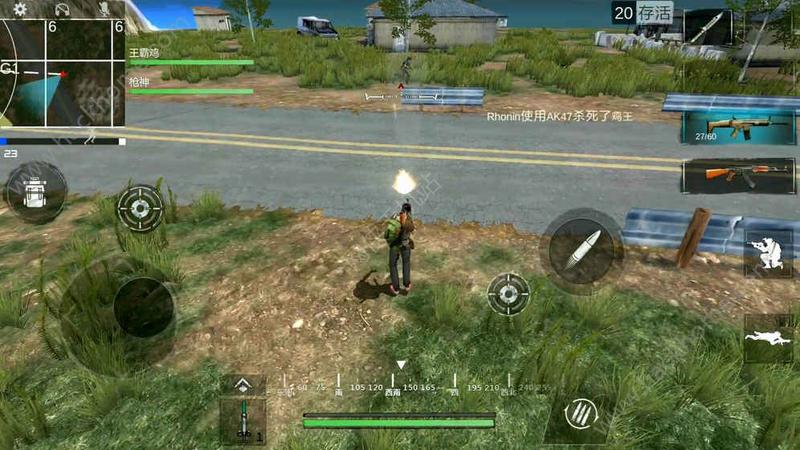Switch to crouch stance
Viewport: 800px width, 450px height.
767,253
